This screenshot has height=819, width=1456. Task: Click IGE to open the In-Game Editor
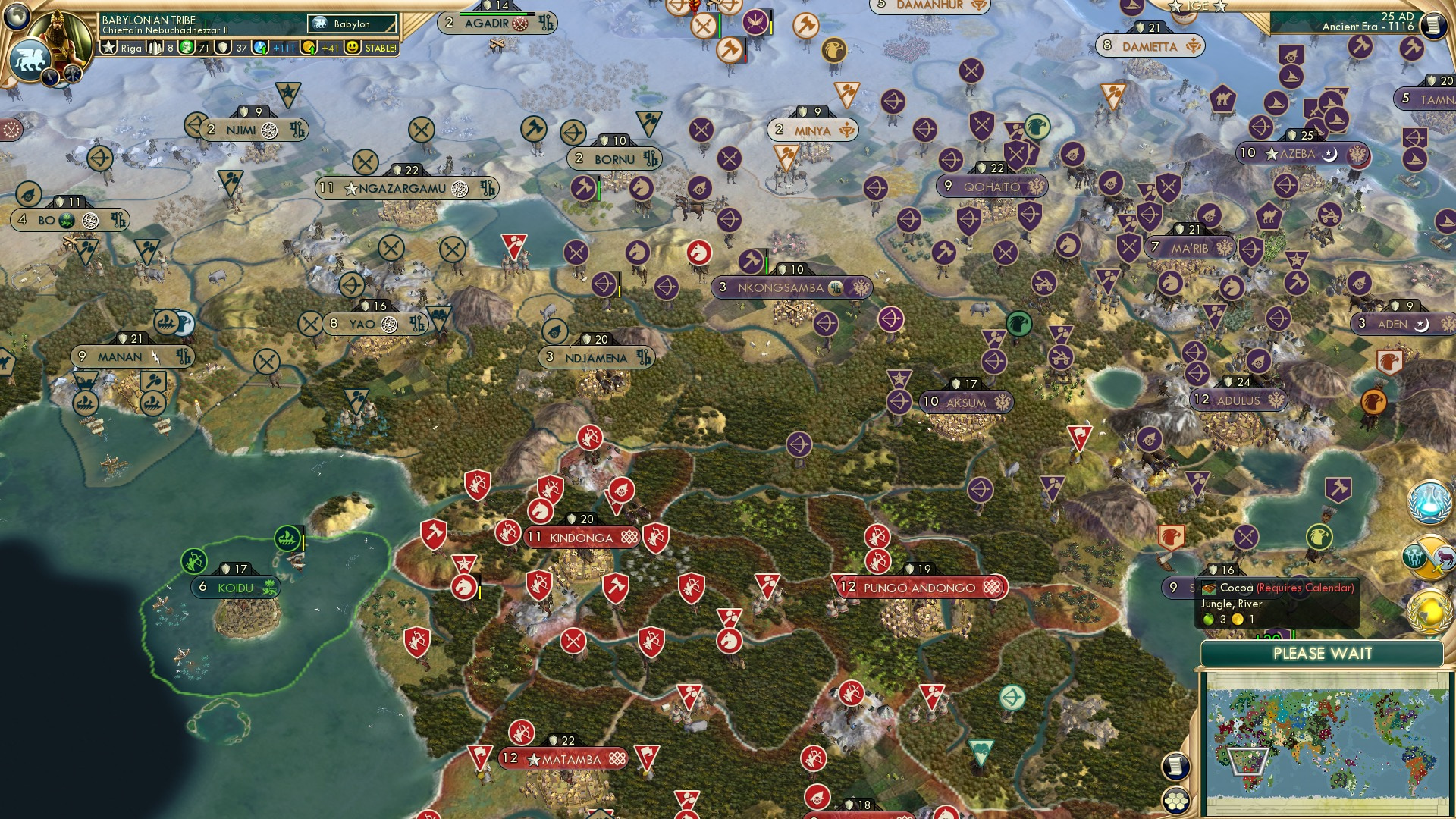(x=1197, y=6)
